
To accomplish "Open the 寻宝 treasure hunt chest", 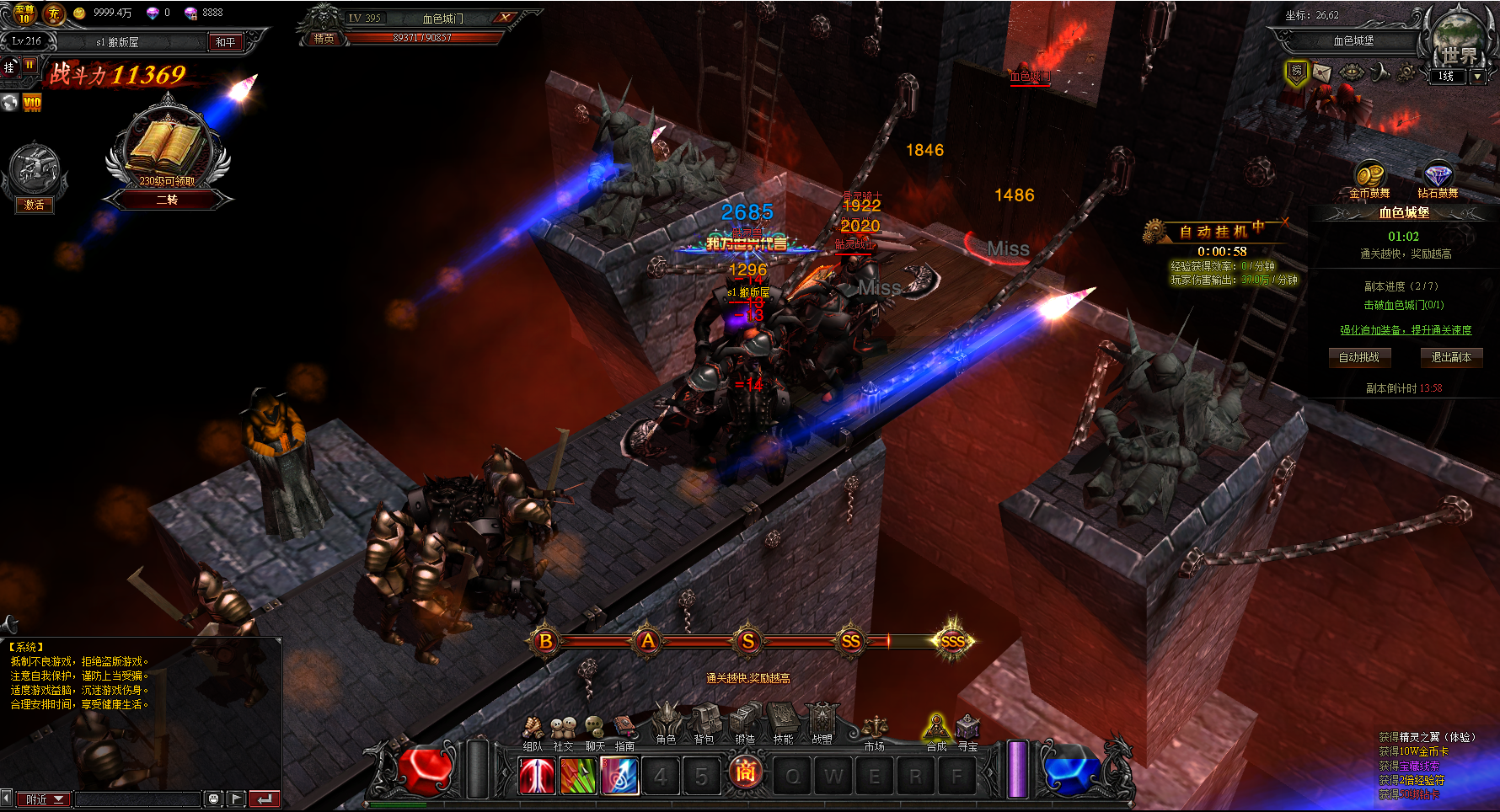I will click(967, 729).
